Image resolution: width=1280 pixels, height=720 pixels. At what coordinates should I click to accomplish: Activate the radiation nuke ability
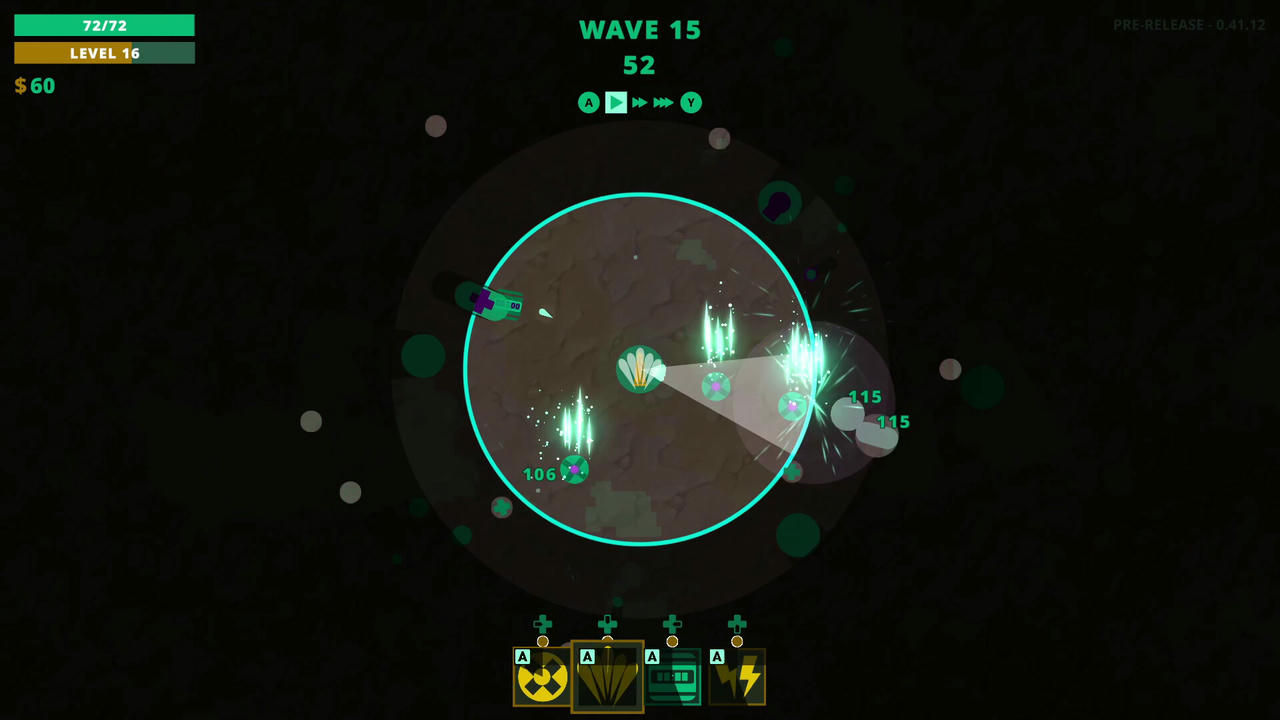click(542, 677)
